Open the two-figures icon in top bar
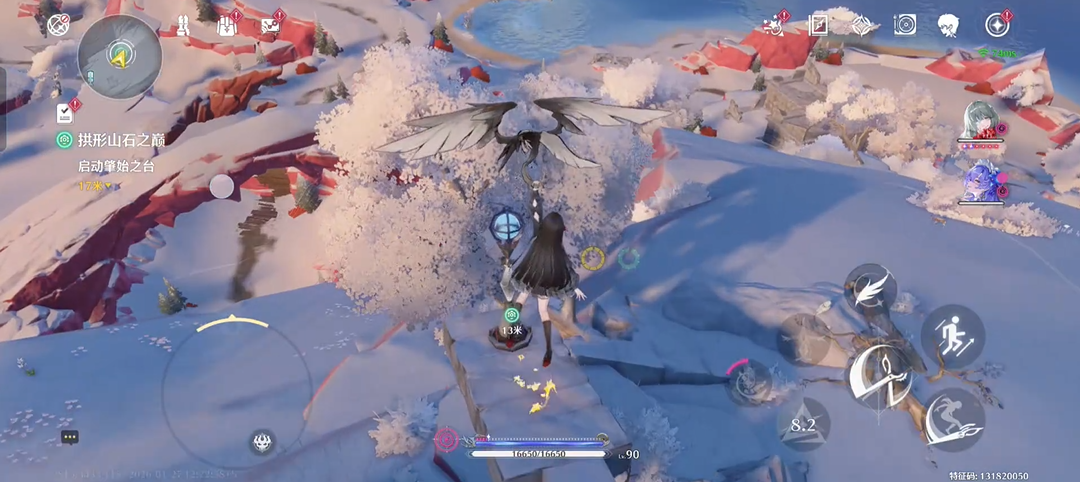Screen dimensions: 1080x482 pos(185,24)
